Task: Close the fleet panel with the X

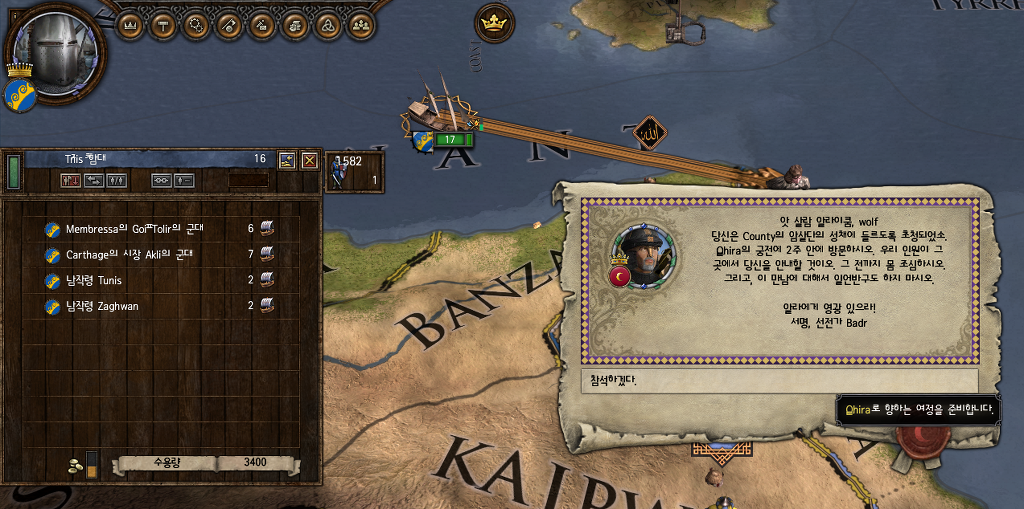Action: point(310,160)
